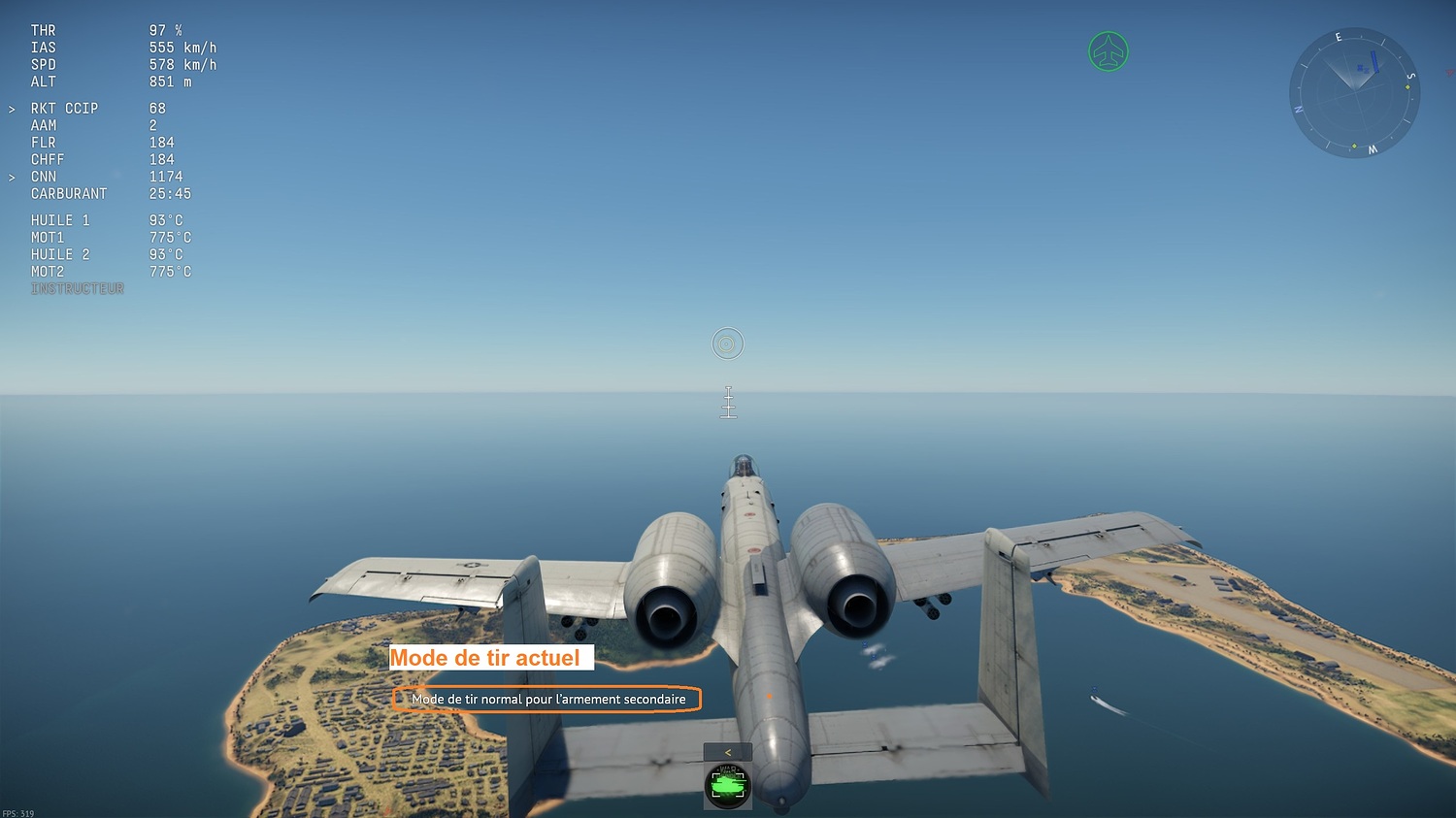Toggle the FLR flares counter
1456x818 pixels.
[43, 142]
